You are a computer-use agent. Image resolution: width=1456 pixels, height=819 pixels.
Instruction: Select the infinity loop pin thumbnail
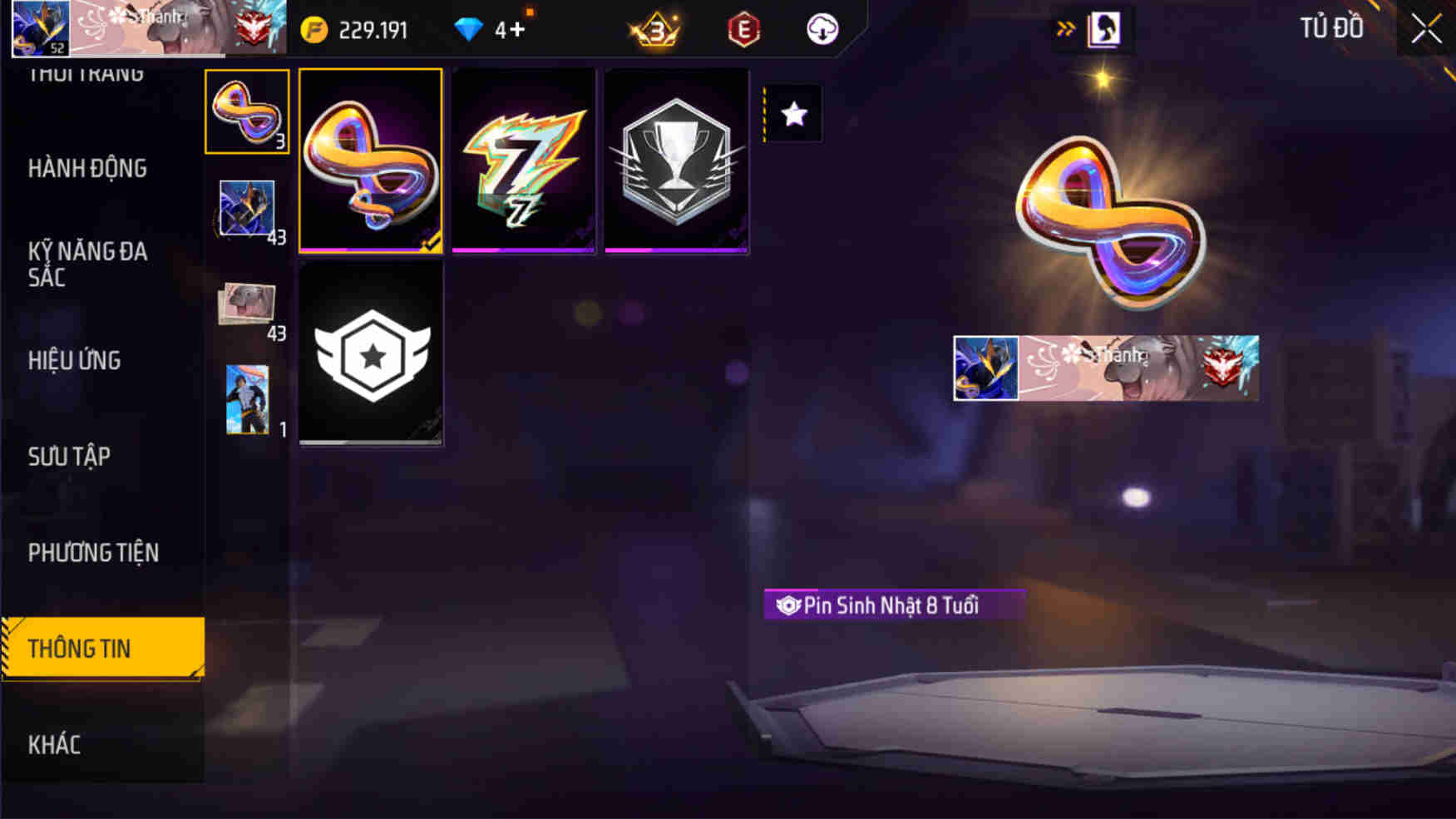(246, 116)
